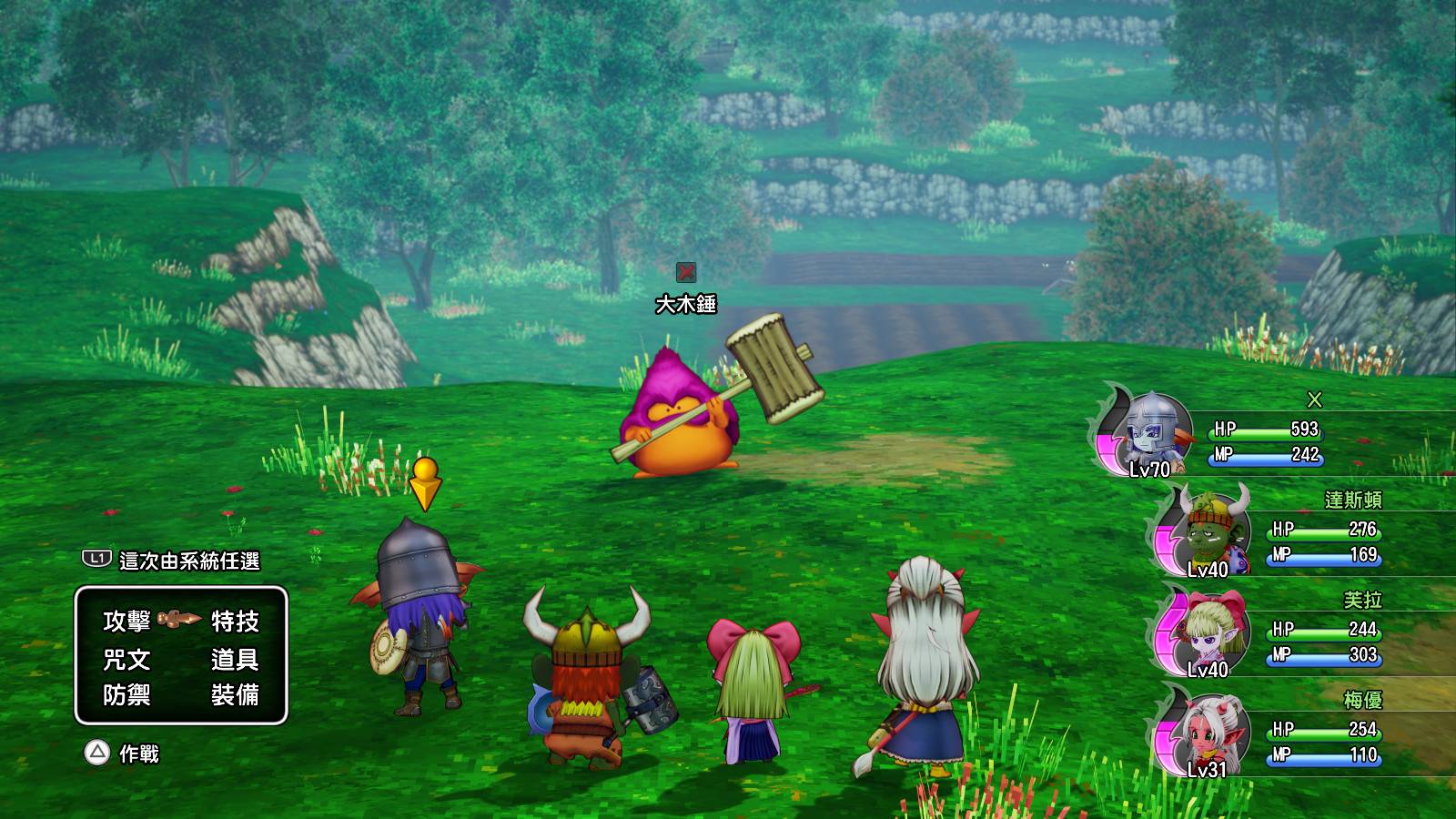Open the 咒文 spells command
The image size is (1456, 819).
126,659
